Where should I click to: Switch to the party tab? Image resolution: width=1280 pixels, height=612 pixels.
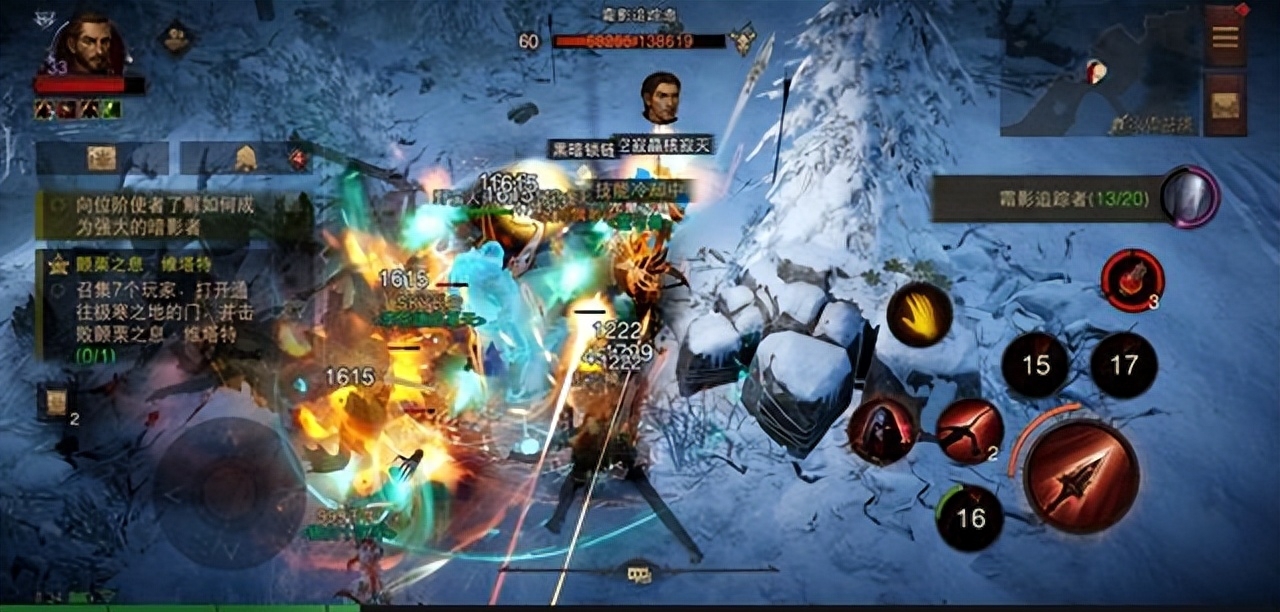[246, 158]
